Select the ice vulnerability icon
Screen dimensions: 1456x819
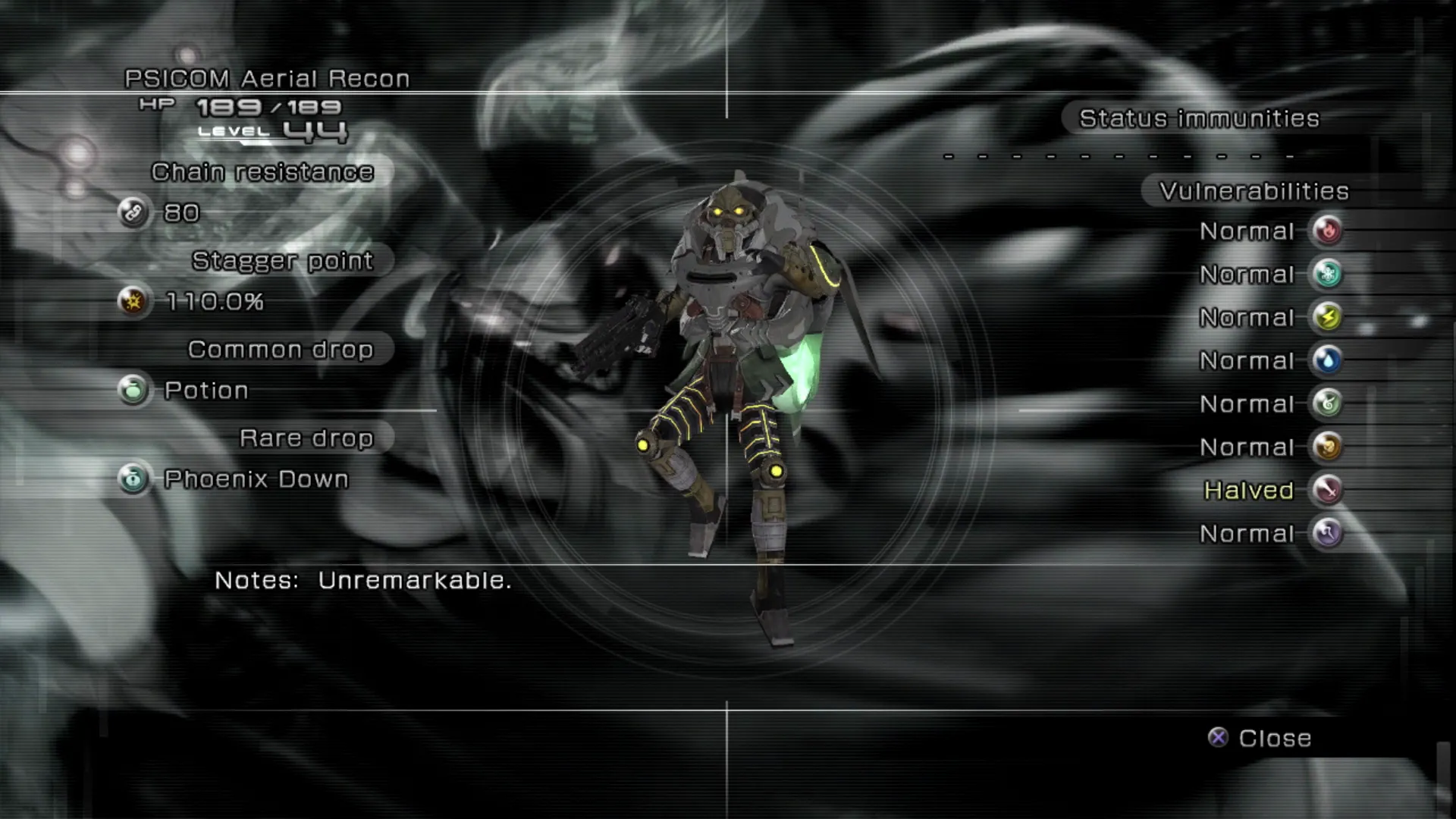pos(1327,274)
